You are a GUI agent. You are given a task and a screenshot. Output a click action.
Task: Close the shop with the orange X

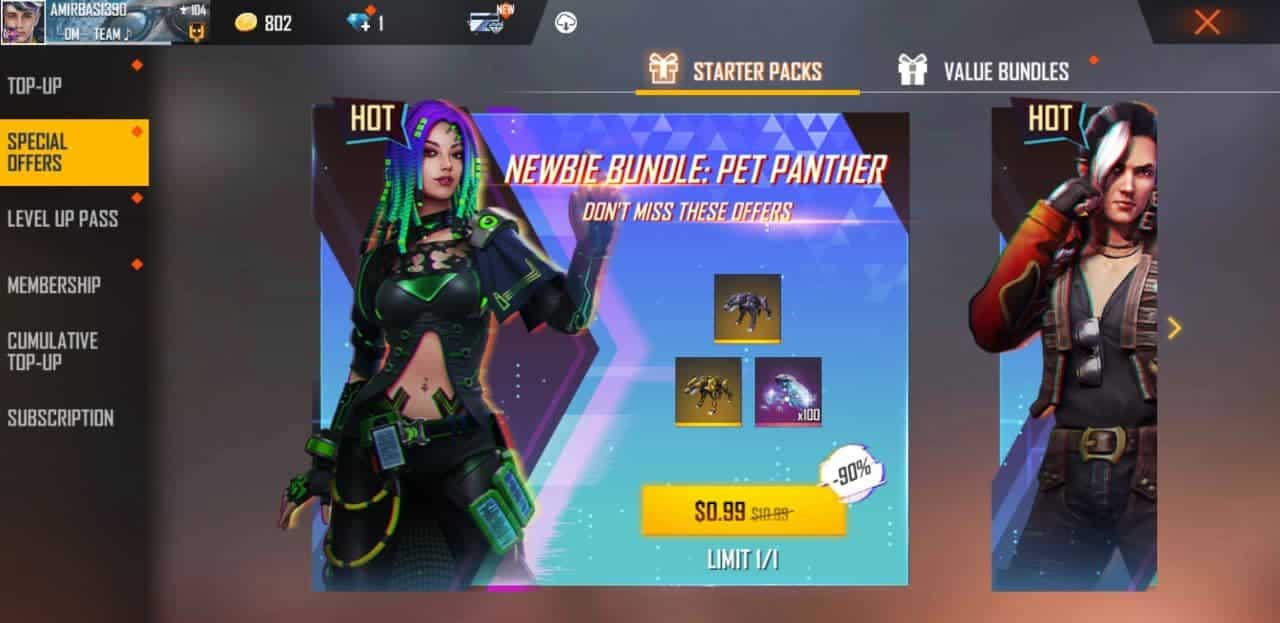pos(1207,22)
